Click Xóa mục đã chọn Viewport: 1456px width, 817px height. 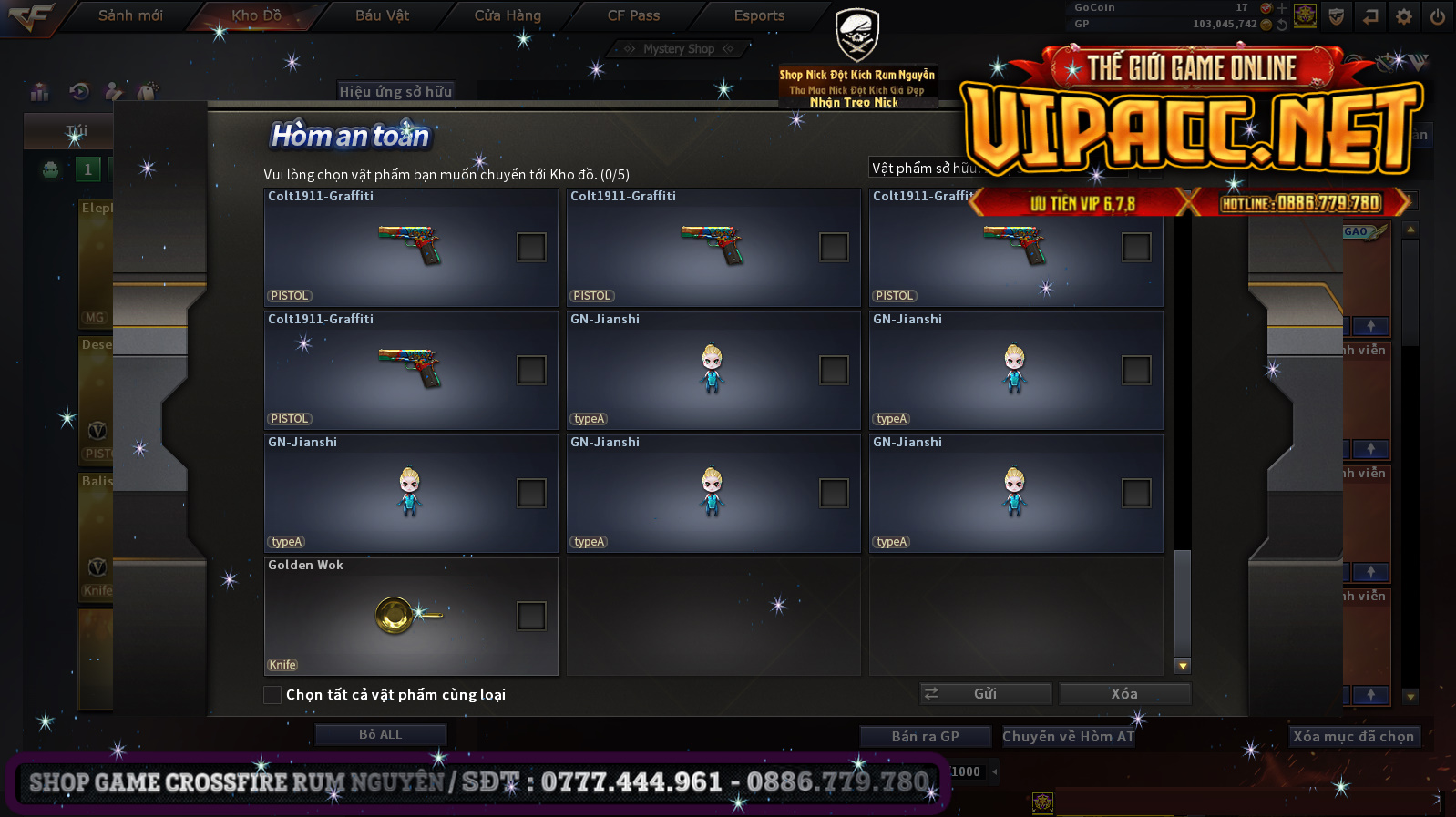(1353, 736)
